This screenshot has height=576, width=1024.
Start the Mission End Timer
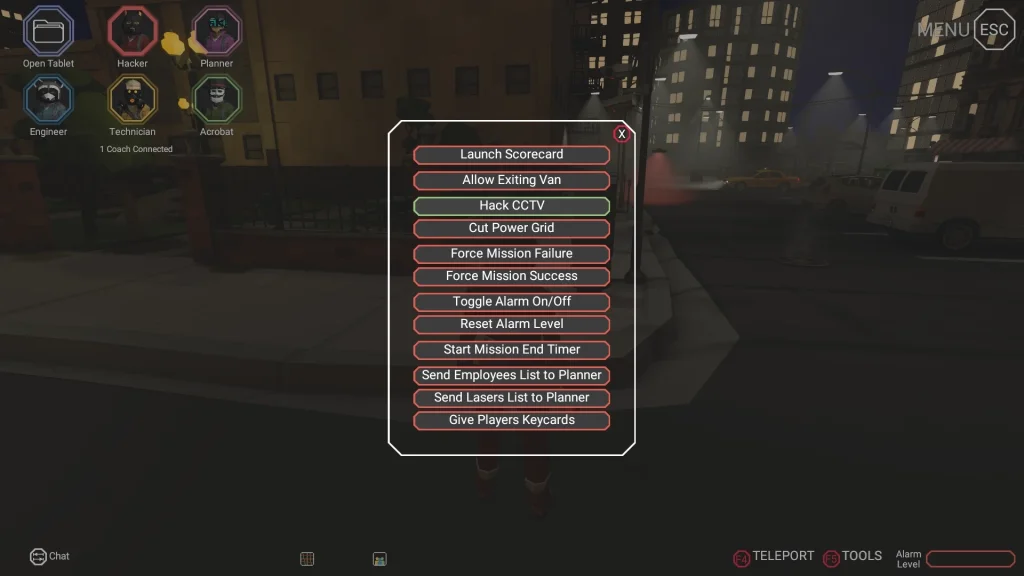pos(511,350)
